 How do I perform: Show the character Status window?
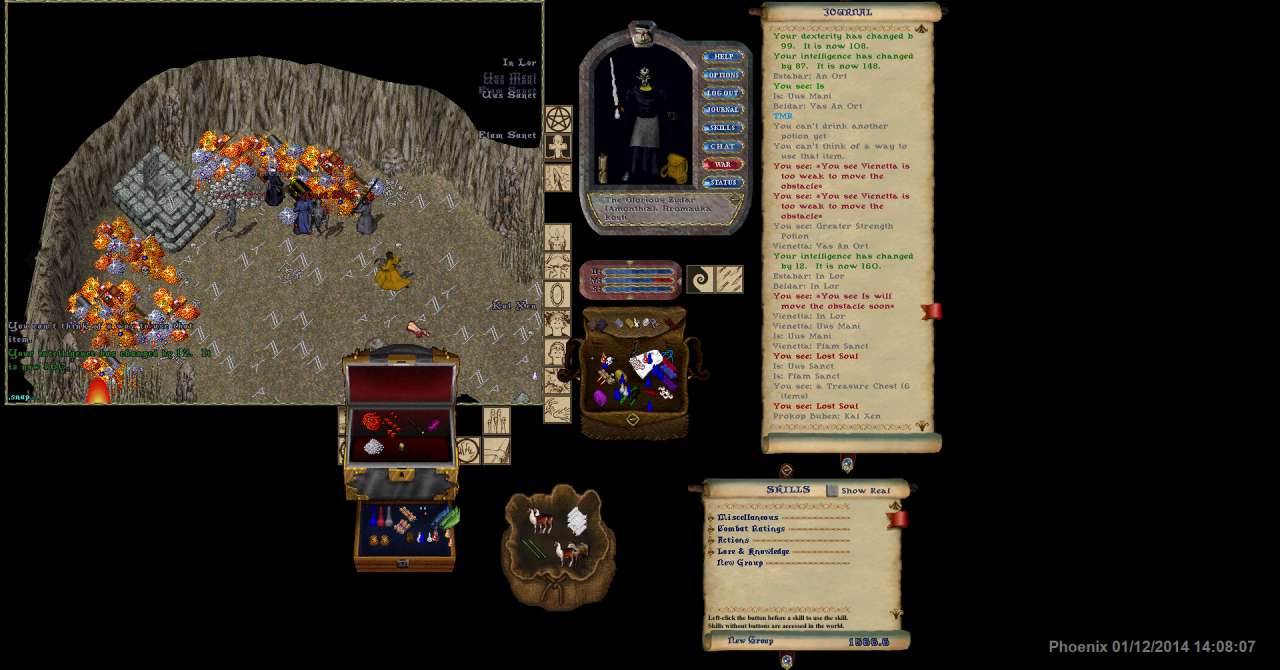tap(722, 182)
